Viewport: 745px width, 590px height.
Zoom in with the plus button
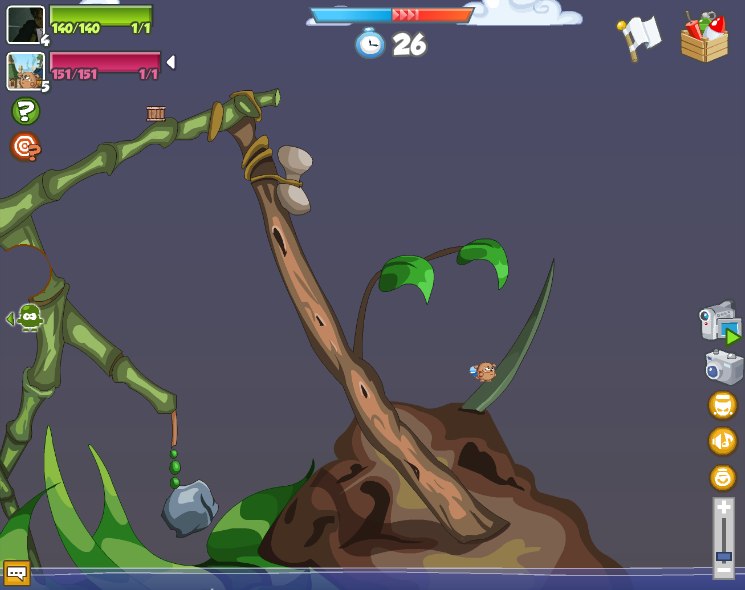[723, 508]
